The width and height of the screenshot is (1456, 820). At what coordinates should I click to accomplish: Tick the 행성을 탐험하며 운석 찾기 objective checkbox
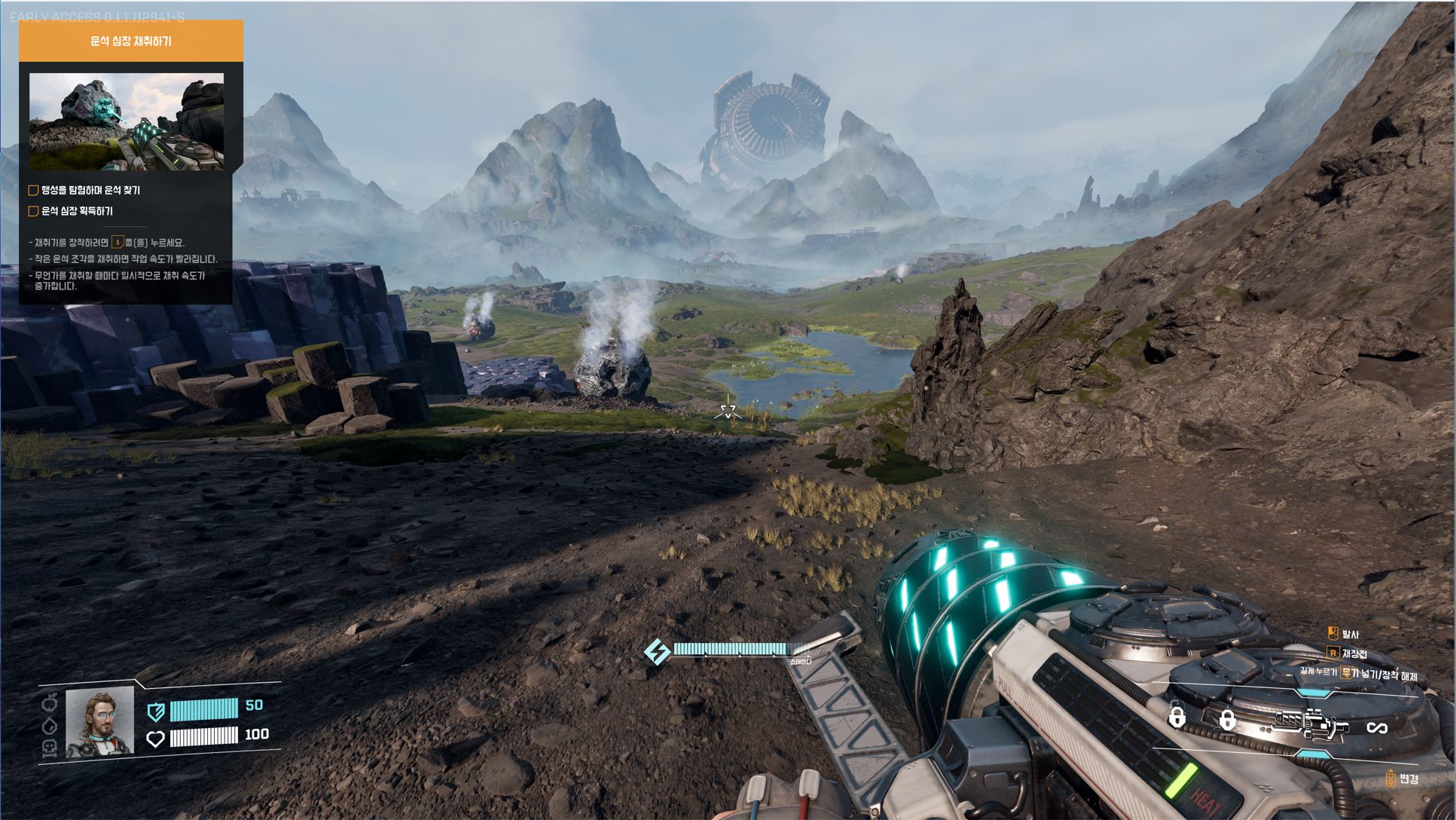(33, 191)
